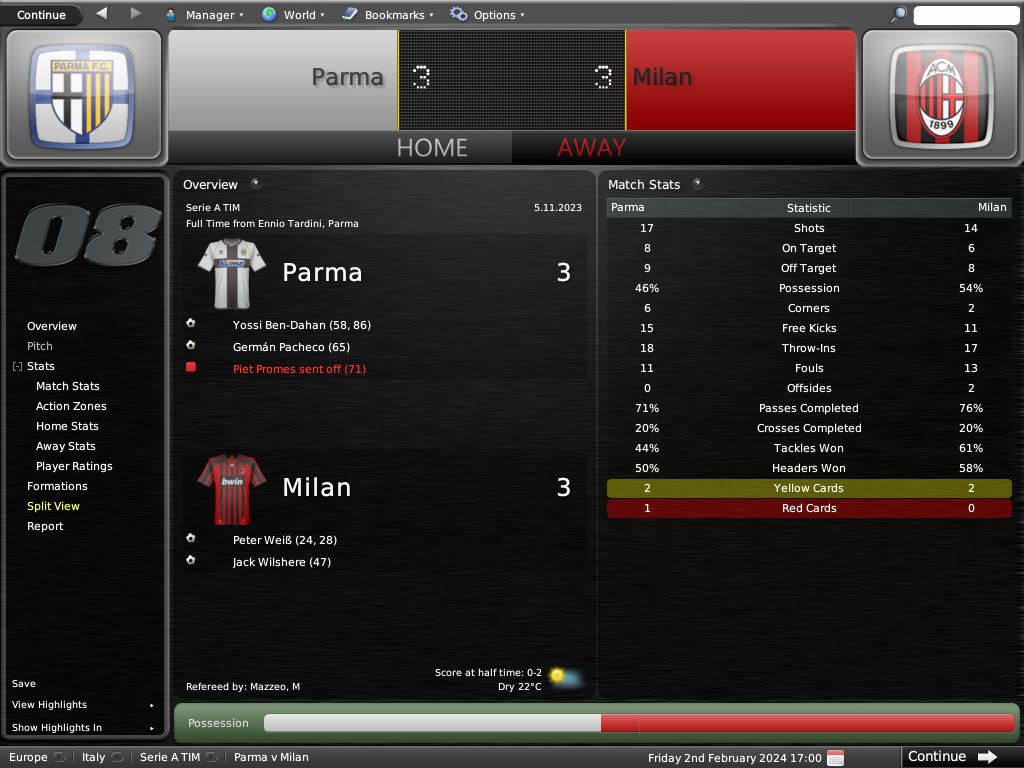Save the game
Image resolution: width=1024 pixels, height=768 pixels.
[24, 684]
